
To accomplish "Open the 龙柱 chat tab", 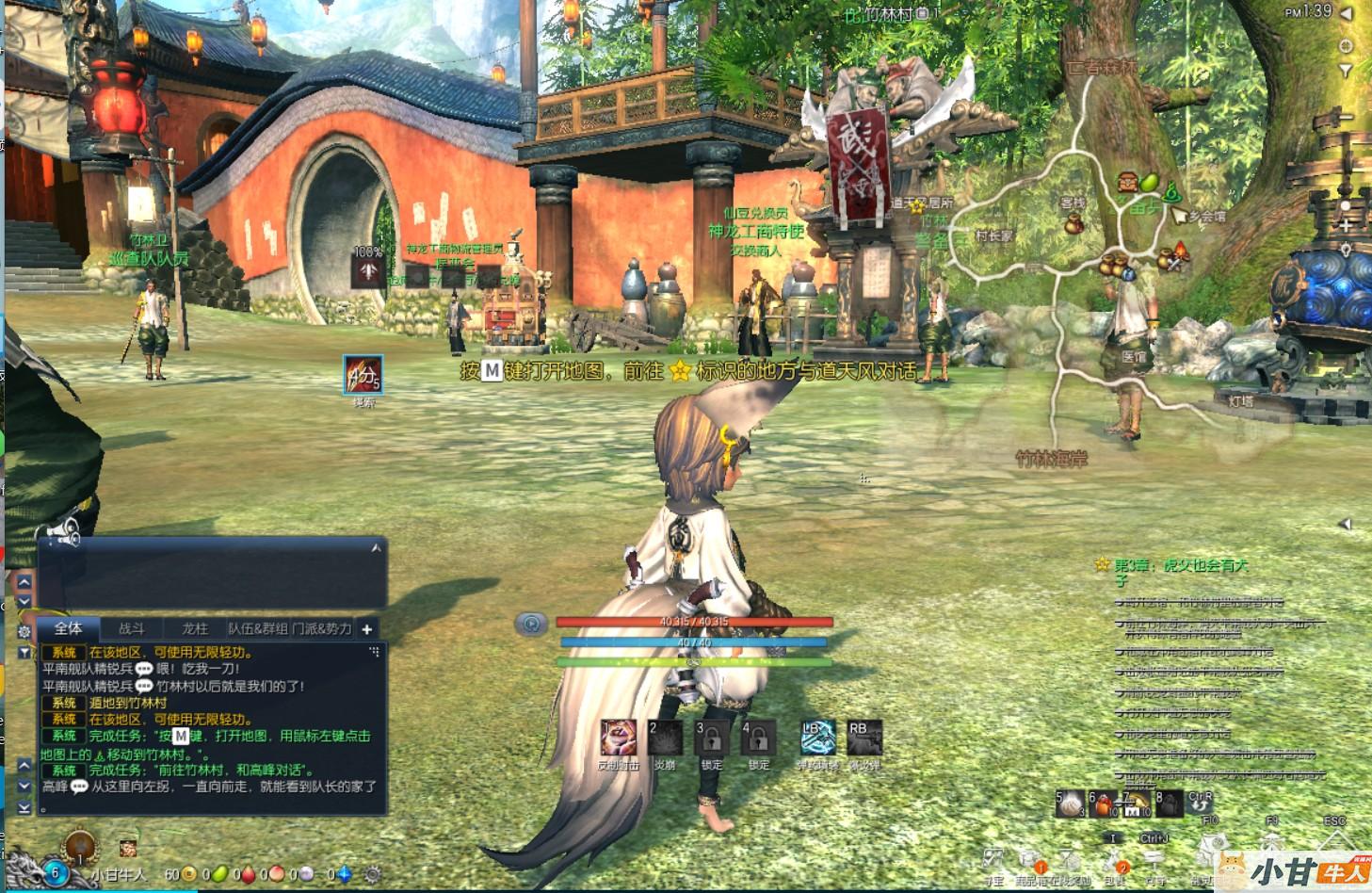I will click(195, 628).
